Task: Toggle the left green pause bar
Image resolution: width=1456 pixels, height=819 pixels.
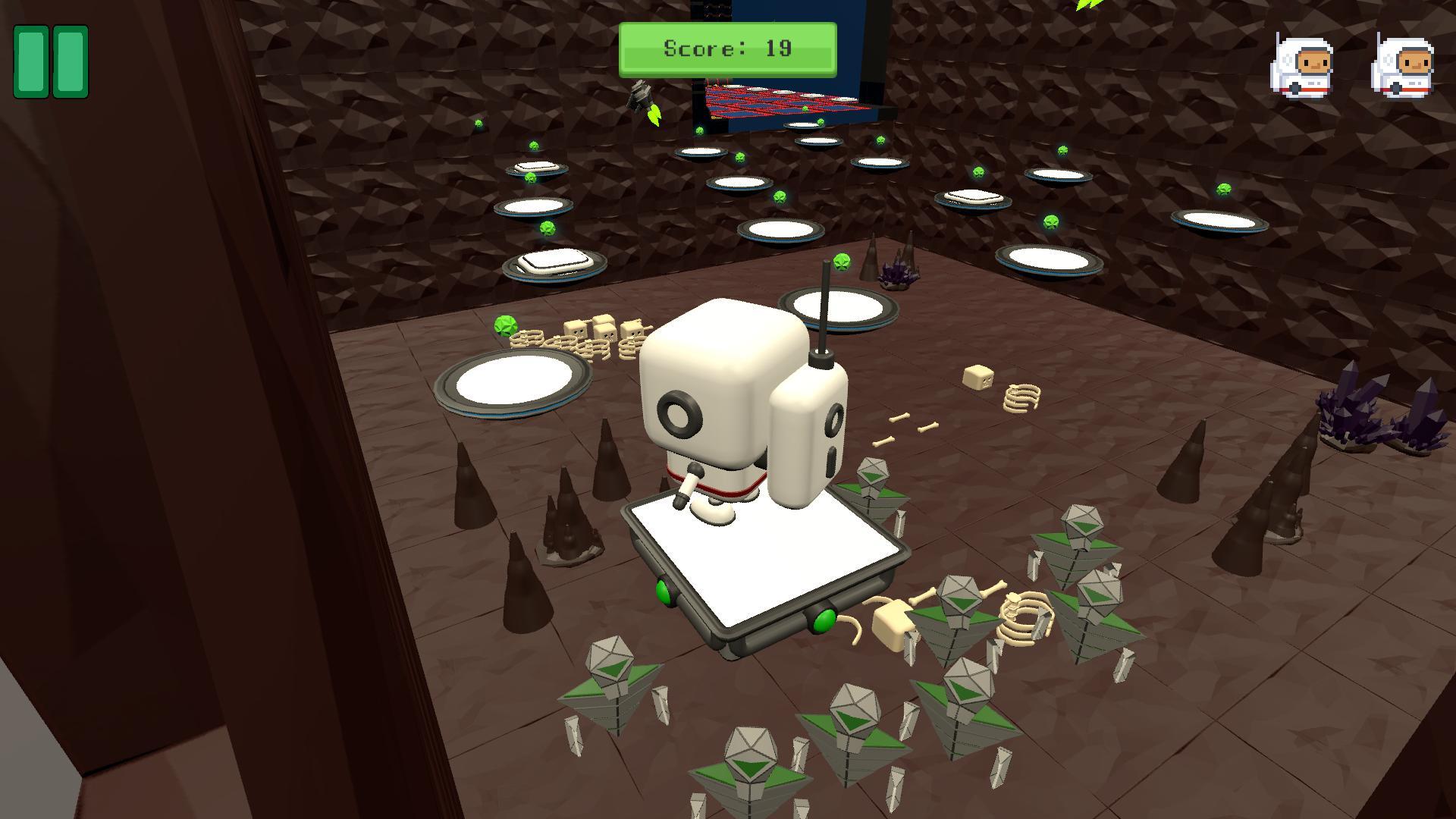Action: [x=32, y=62]
